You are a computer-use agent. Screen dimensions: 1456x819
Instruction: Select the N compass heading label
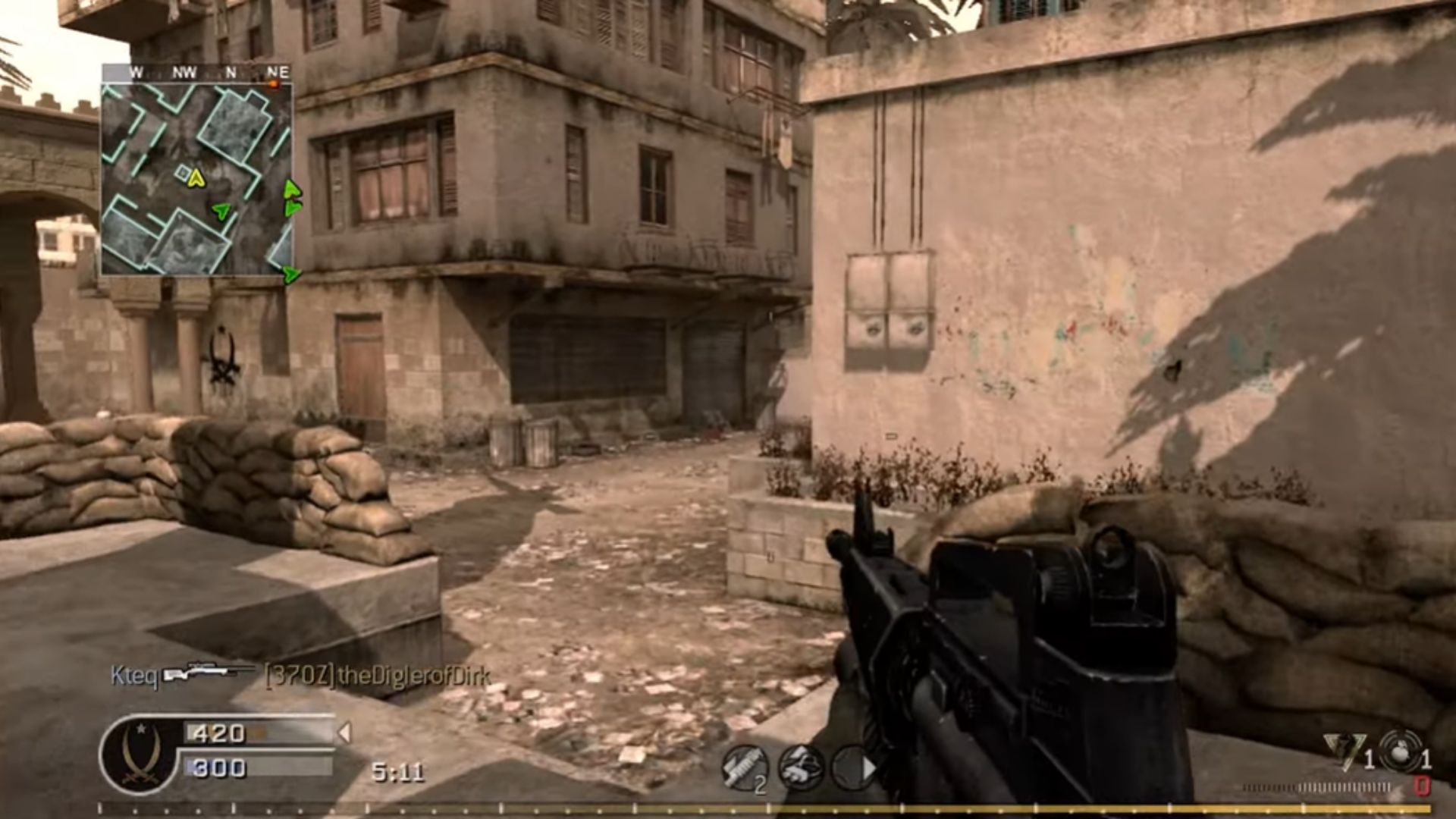pos(231,72)
